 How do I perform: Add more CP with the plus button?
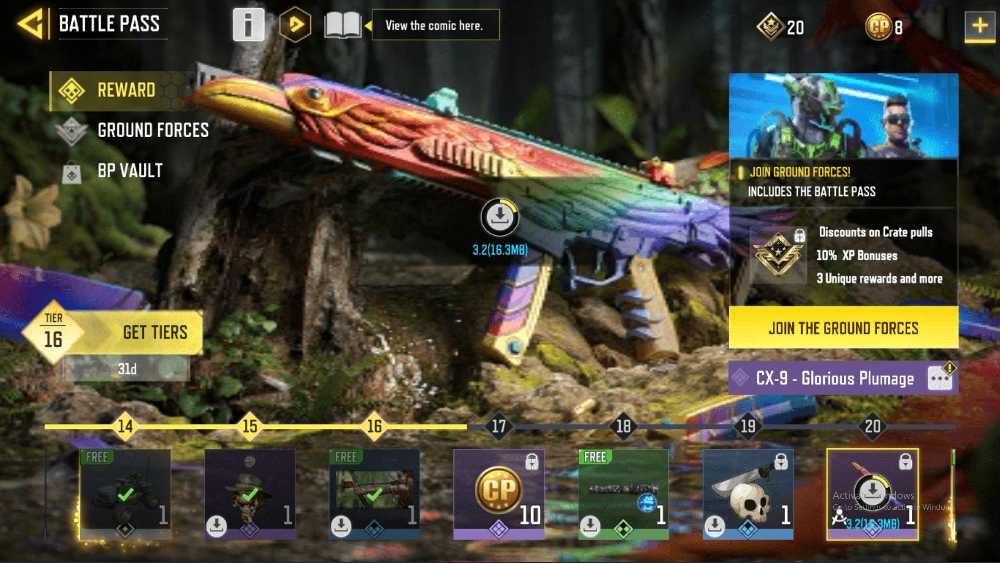(978, 27)
